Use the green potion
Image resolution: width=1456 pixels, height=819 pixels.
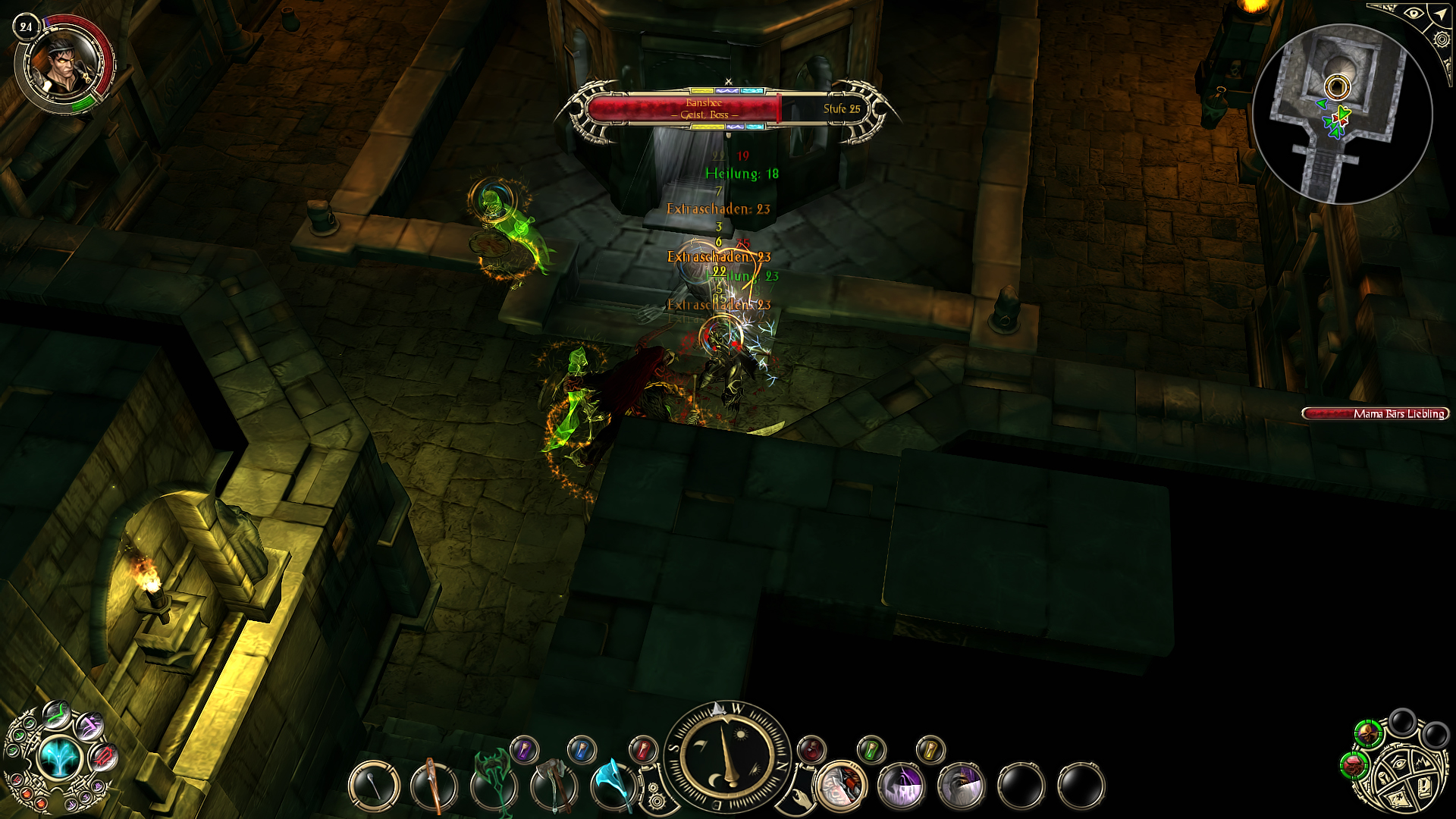(871, 749)
